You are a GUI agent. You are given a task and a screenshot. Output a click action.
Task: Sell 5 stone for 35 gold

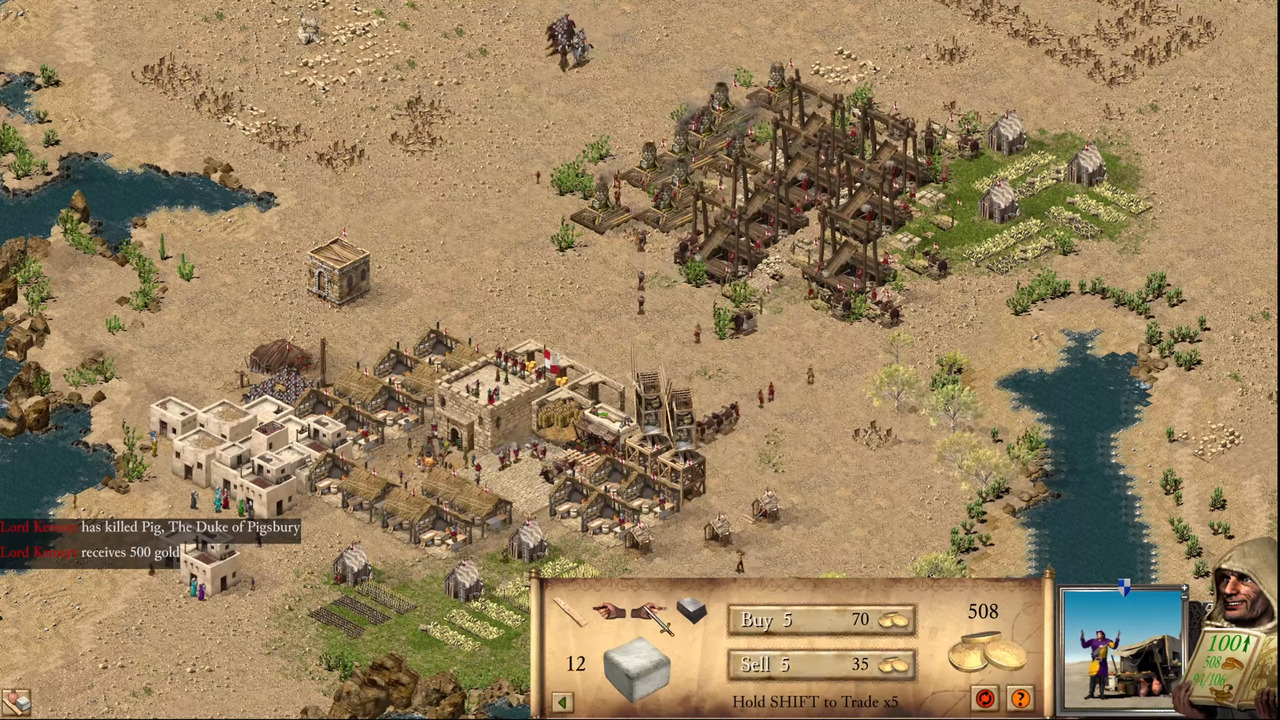(x=821, y=665)
